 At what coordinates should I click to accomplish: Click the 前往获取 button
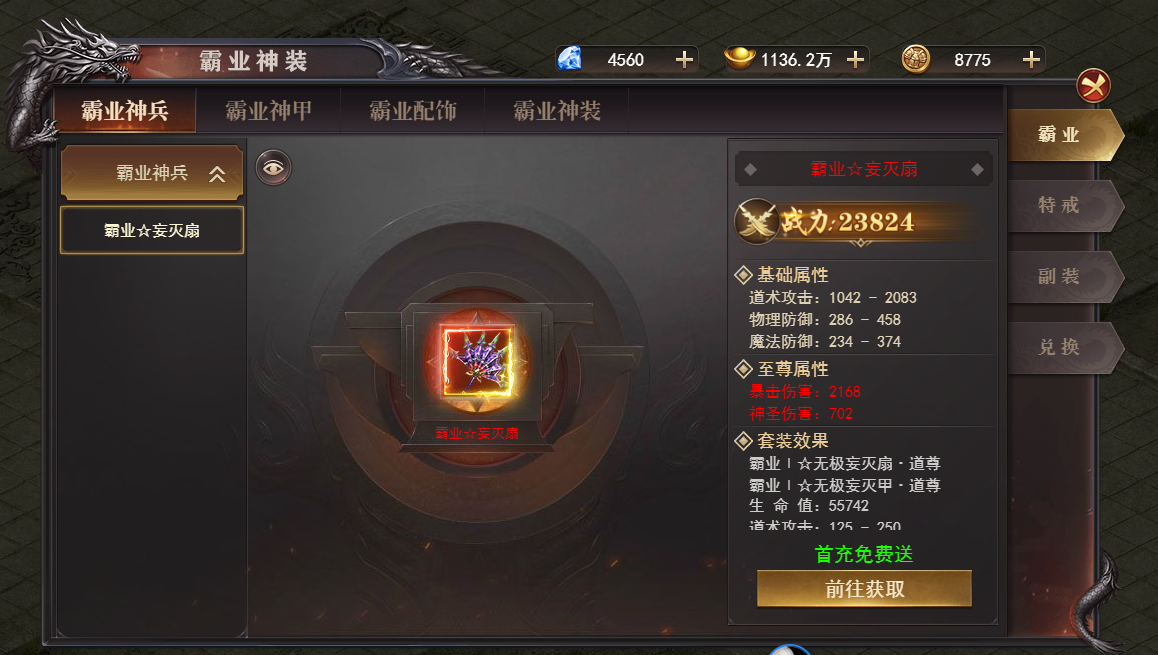point(864,589)
